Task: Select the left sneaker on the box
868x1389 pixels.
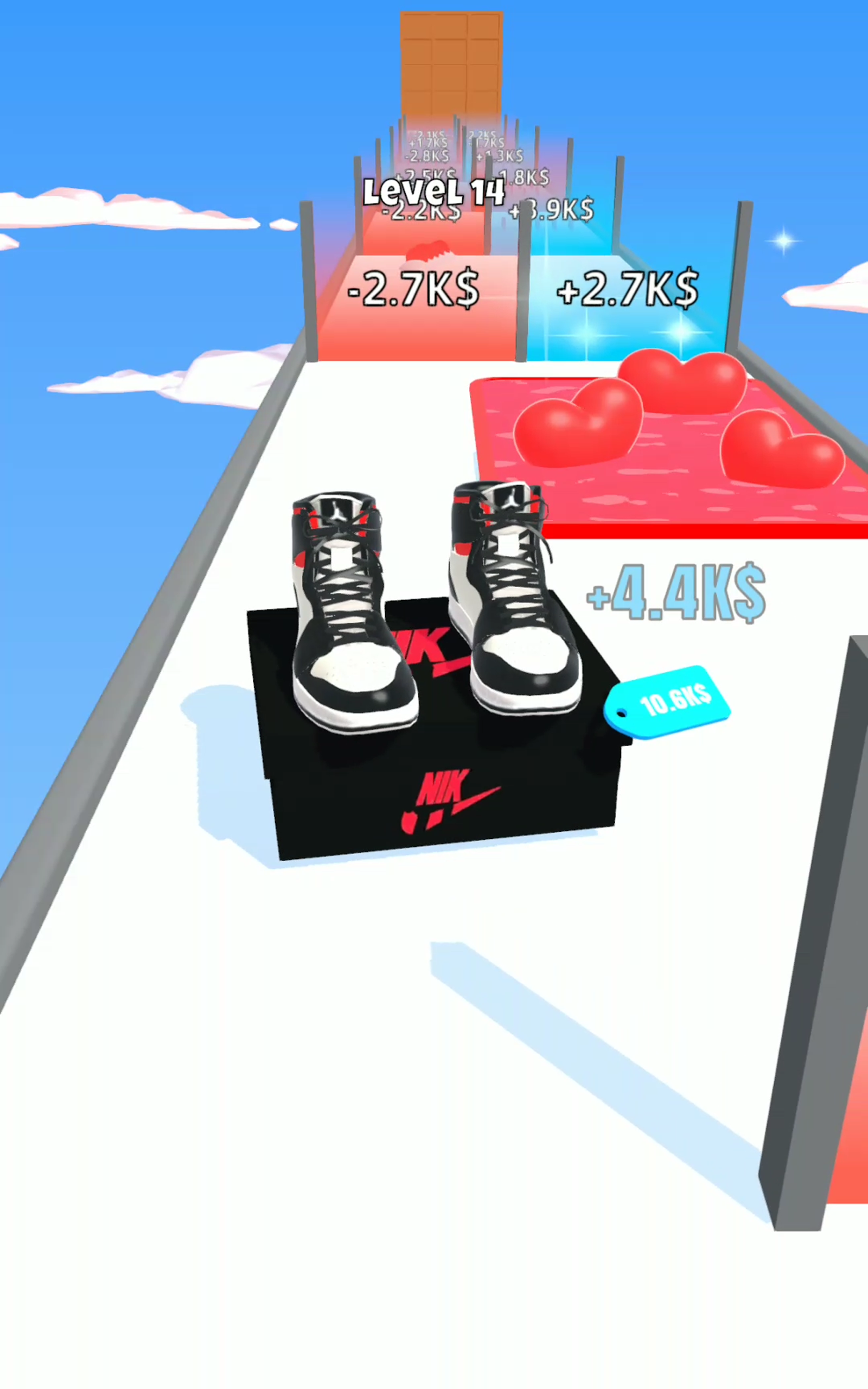Action: (344, 608)
